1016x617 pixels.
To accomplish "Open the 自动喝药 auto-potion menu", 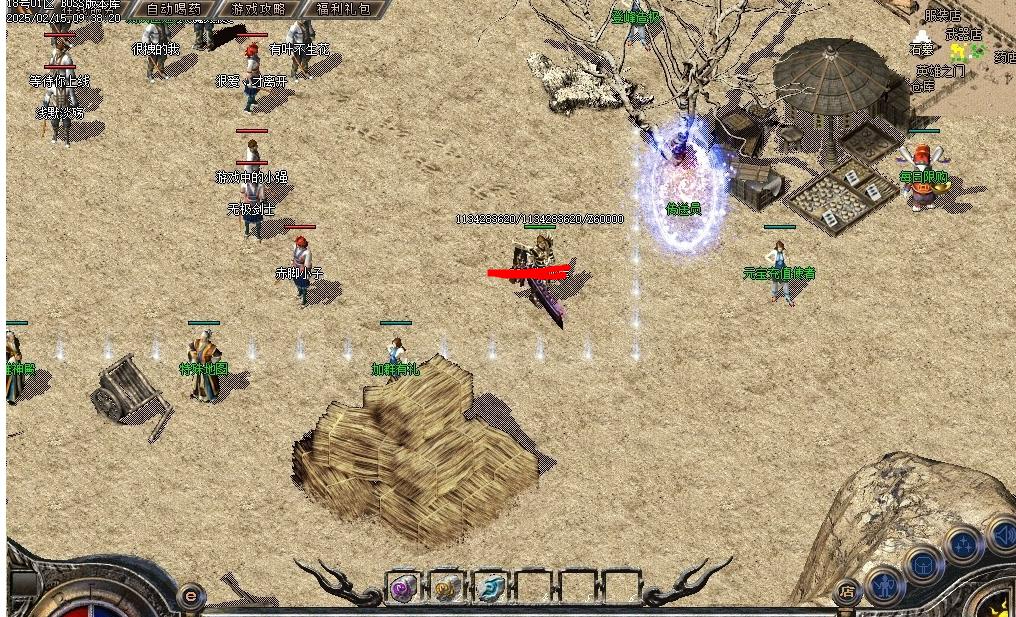I will click(173, 8).
